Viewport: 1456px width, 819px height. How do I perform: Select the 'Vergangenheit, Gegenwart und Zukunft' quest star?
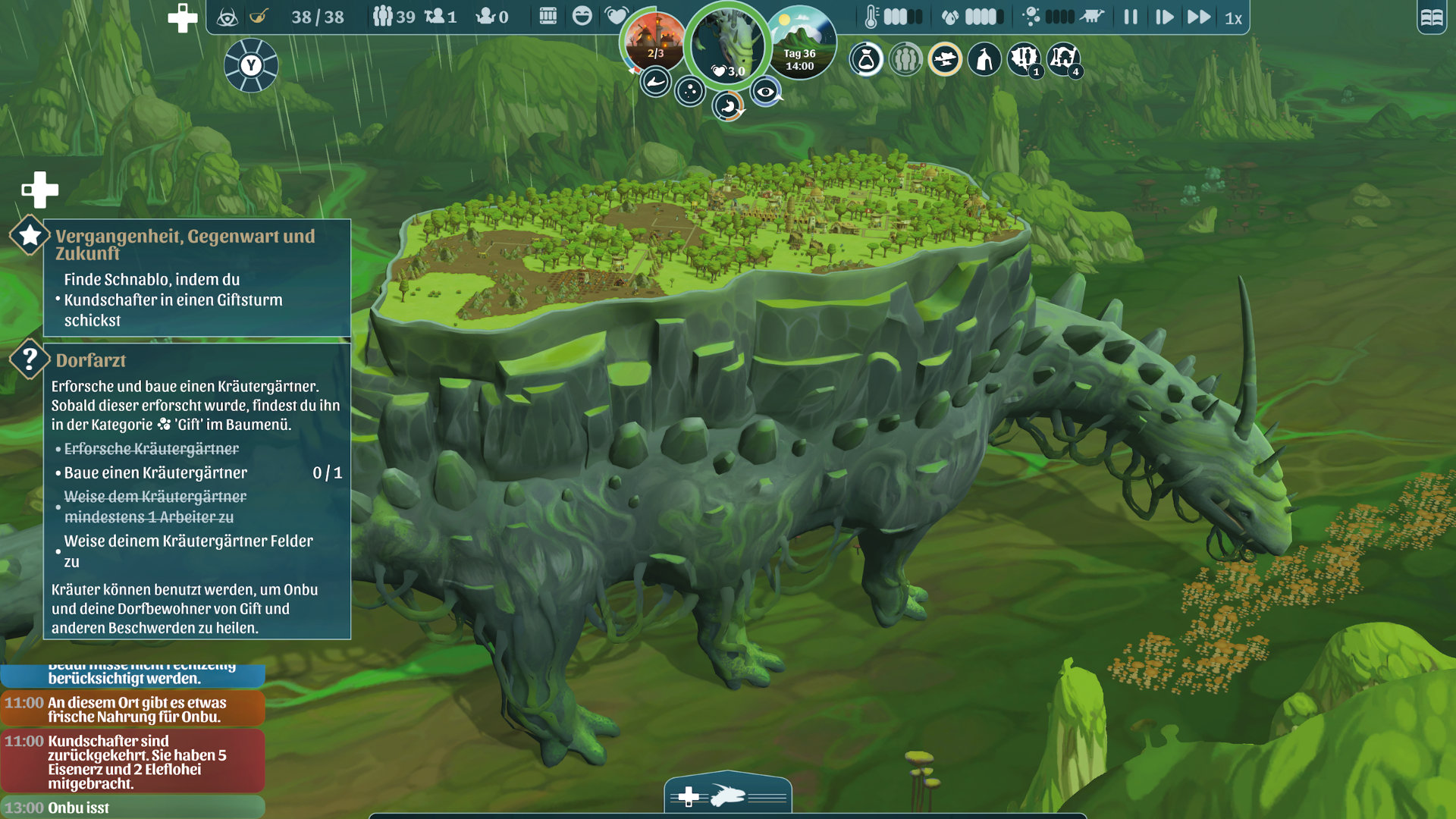pyautogui.click(x=30, y=235)
